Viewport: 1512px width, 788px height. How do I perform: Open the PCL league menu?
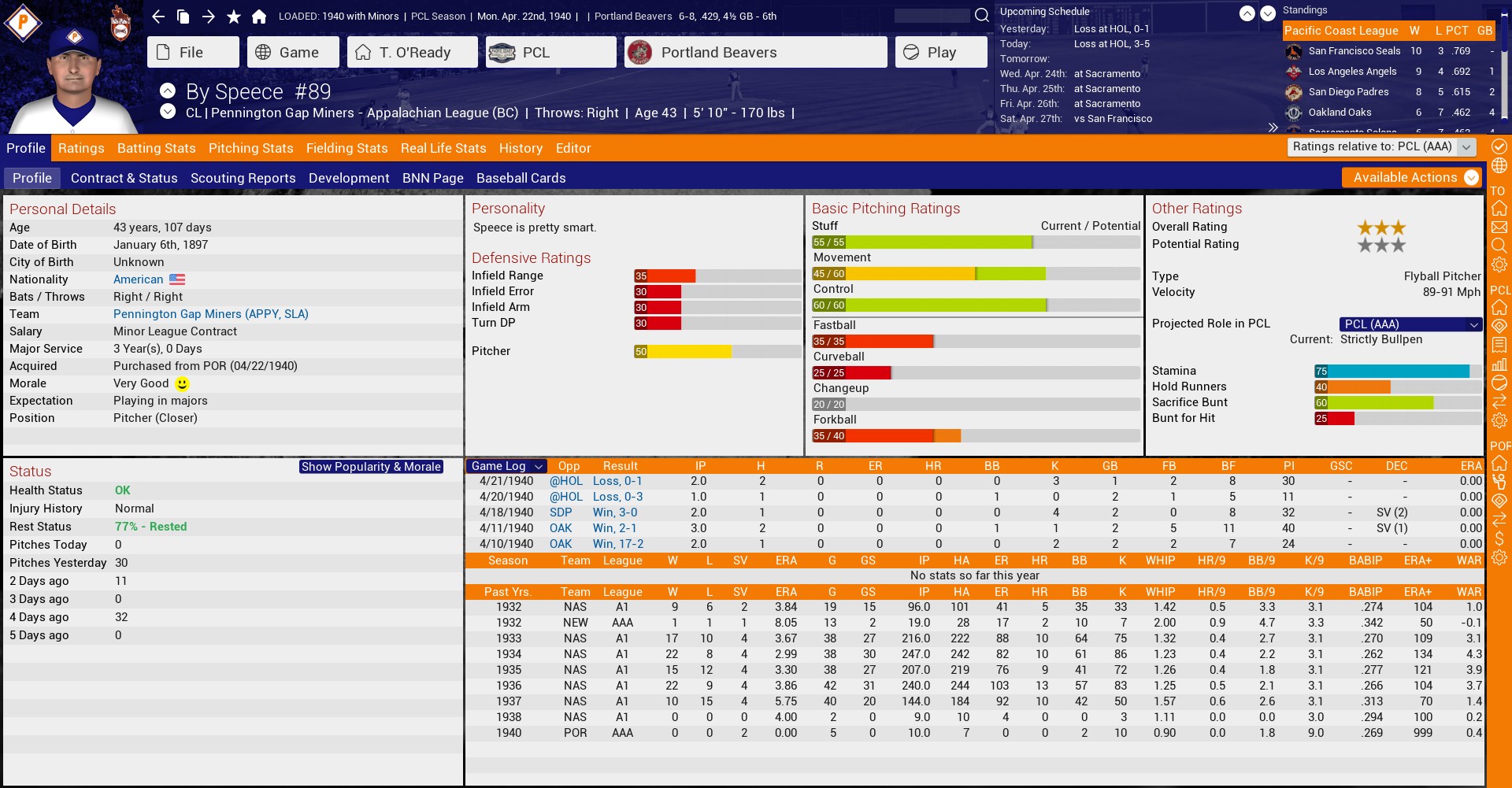coord(550,53)
